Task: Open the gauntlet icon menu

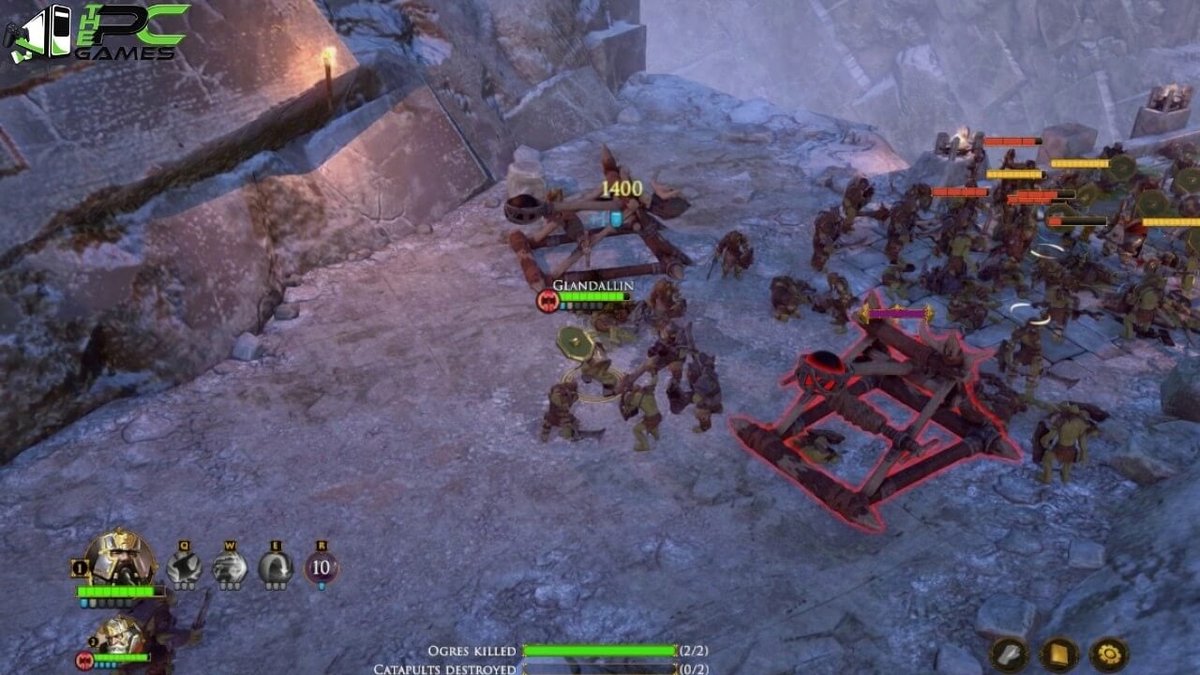Action: [1009, 654]
